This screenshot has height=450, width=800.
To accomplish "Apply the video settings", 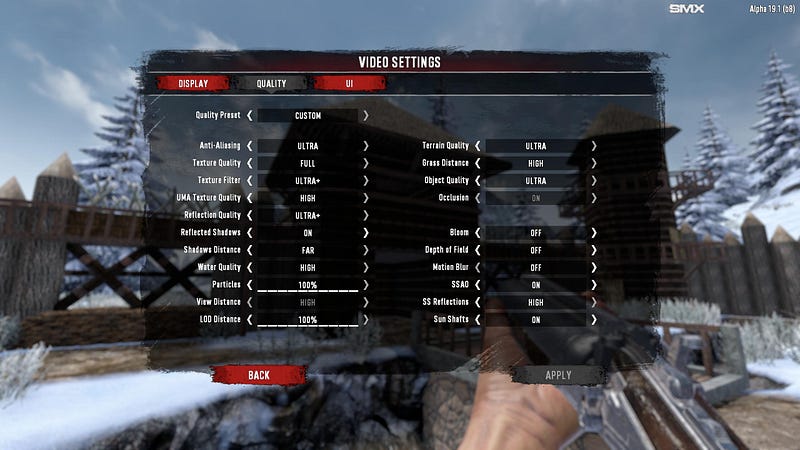I will [558, 375].
